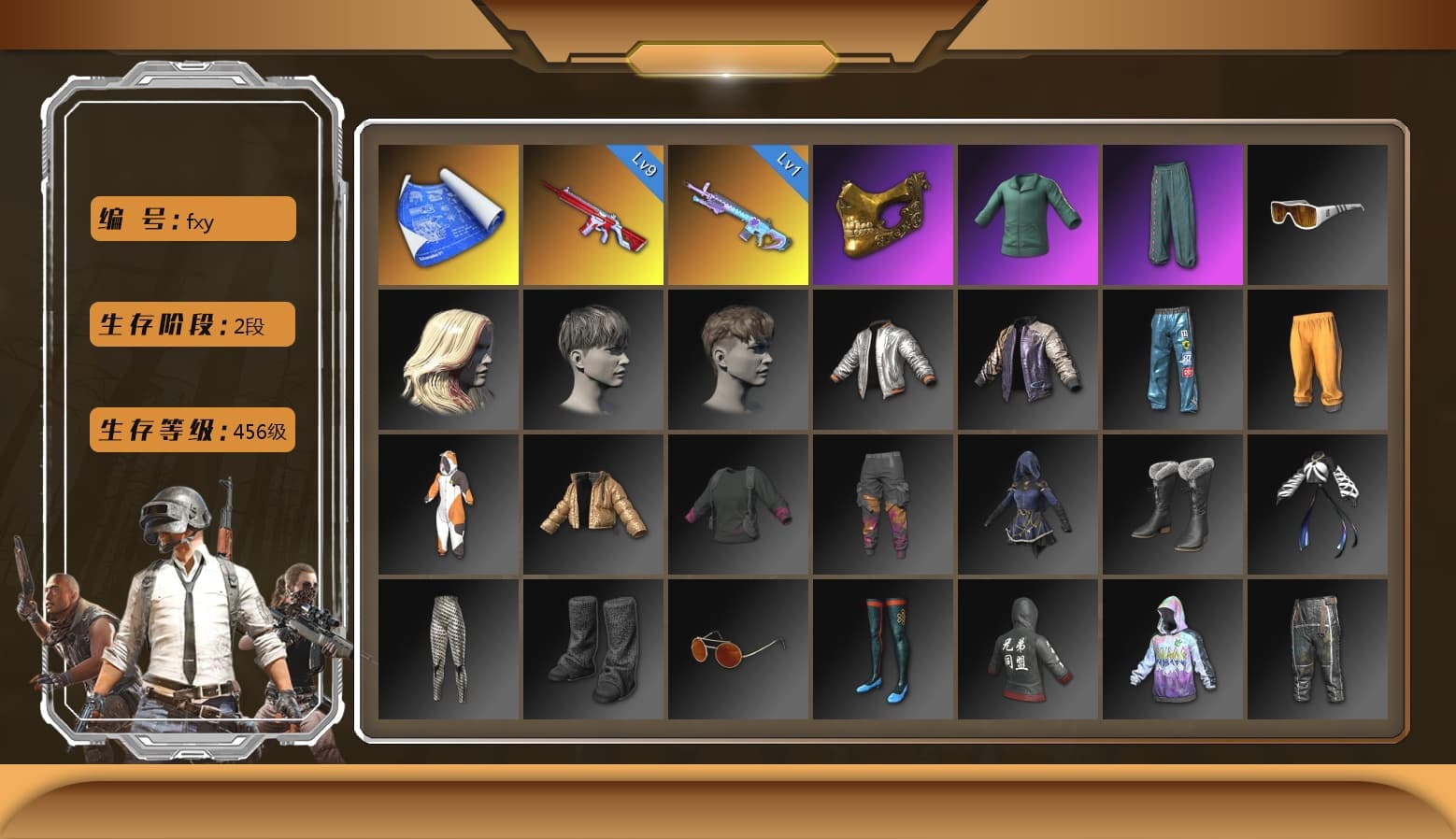
Task: Click the 生存等级 456级 label
Action: coord(192,431)
